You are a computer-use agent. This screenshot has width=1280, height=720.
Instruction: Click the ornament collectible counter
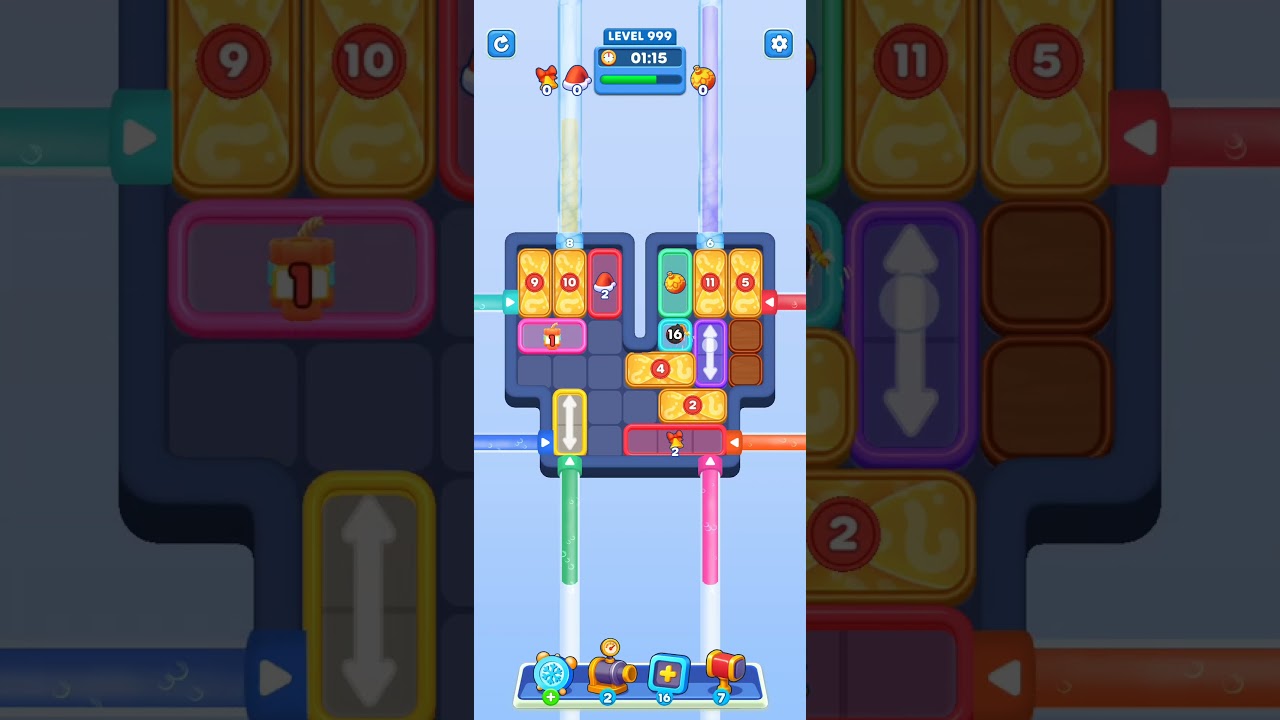point(702,76)
